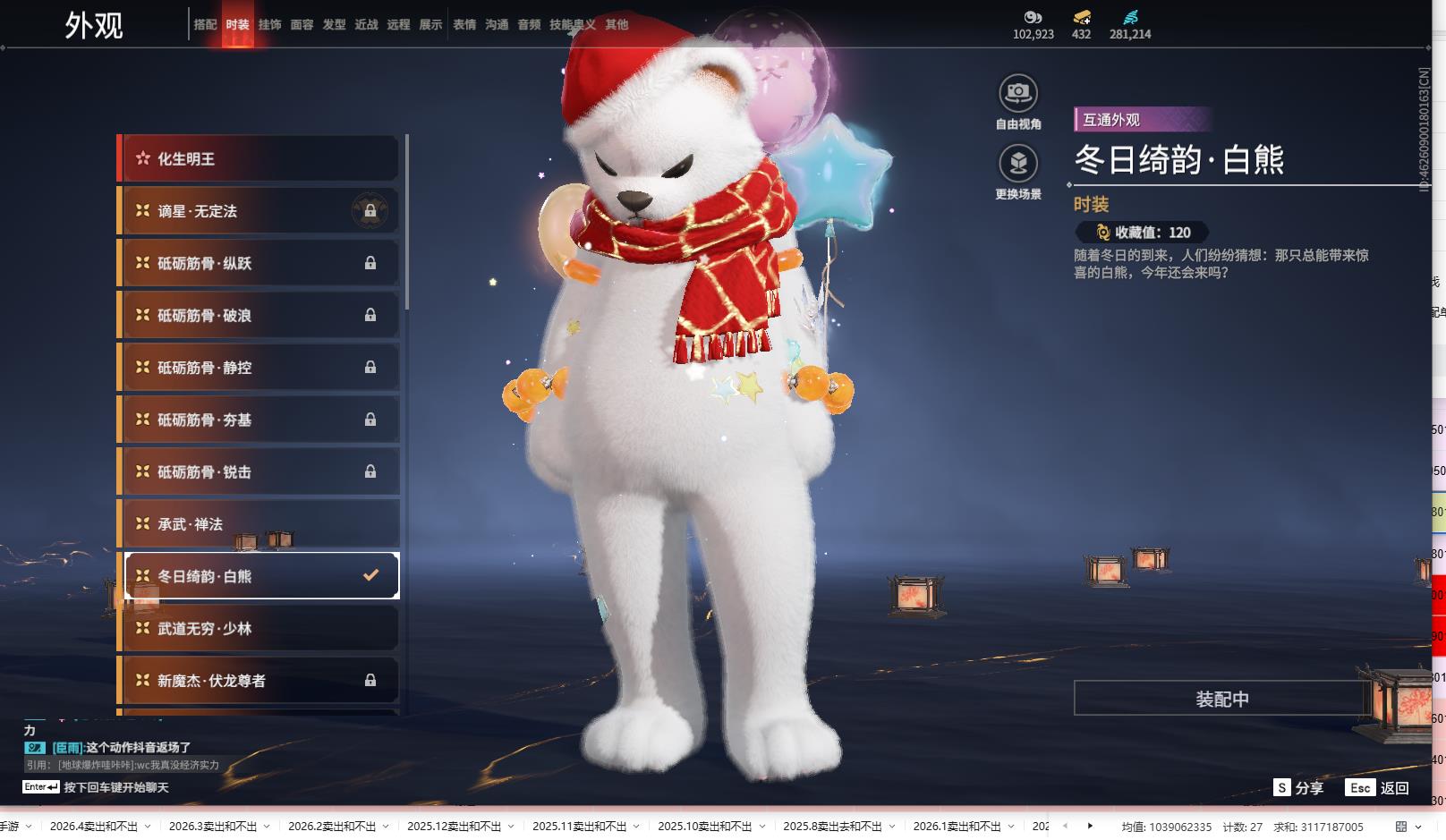The width and height of the screenshot is (1446, 840).
Task: Select the 化生明王 outfit
Action: 259,158
